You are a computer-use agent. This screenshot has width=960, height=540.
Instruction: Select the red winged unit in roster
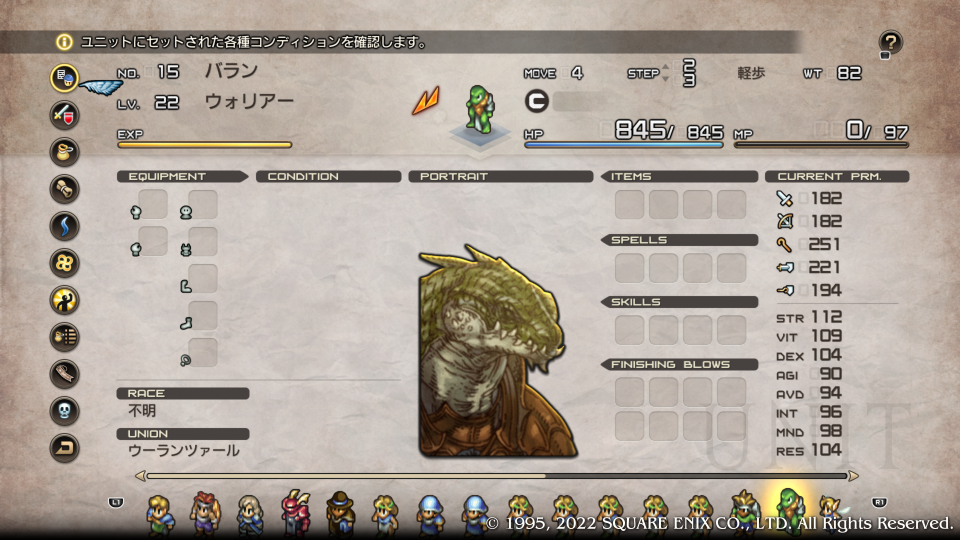pyautogui.click(x=296, y=513)
